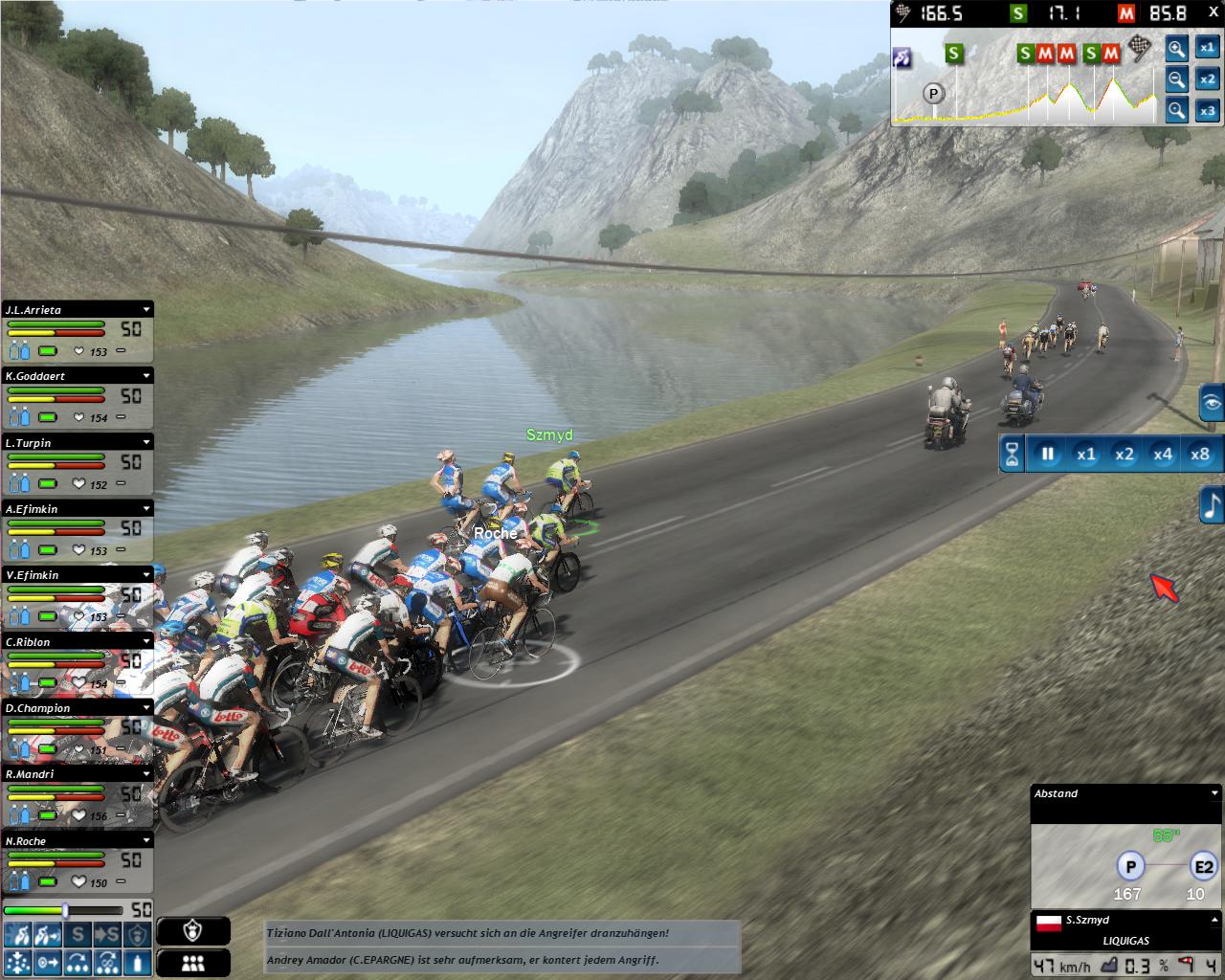Open the dropdown for rider K.Goddaert

(146, 376)
